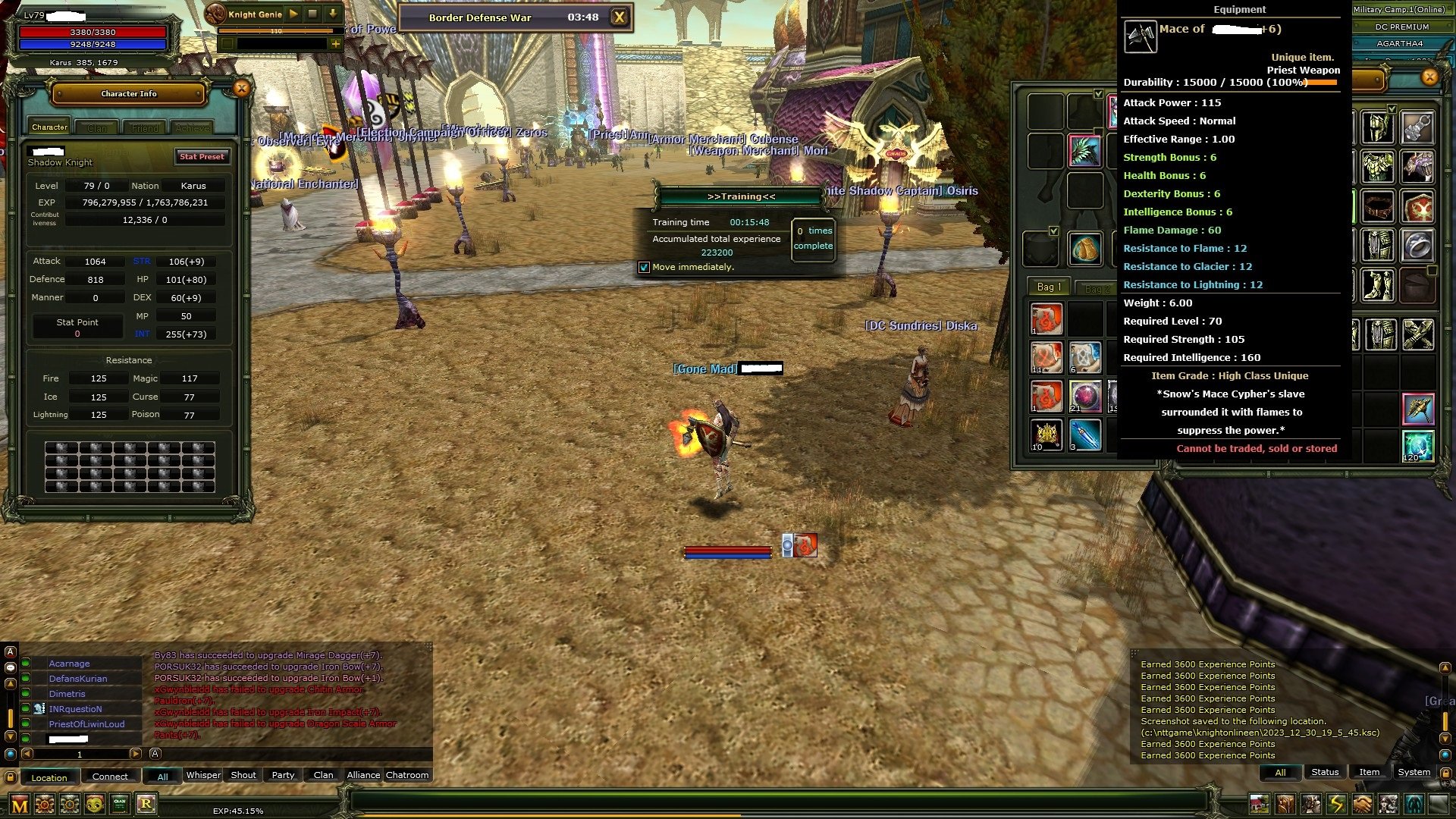Select the lightning skill icon on the hotbar
The image size is (1456, 819).
(1337, 805)
